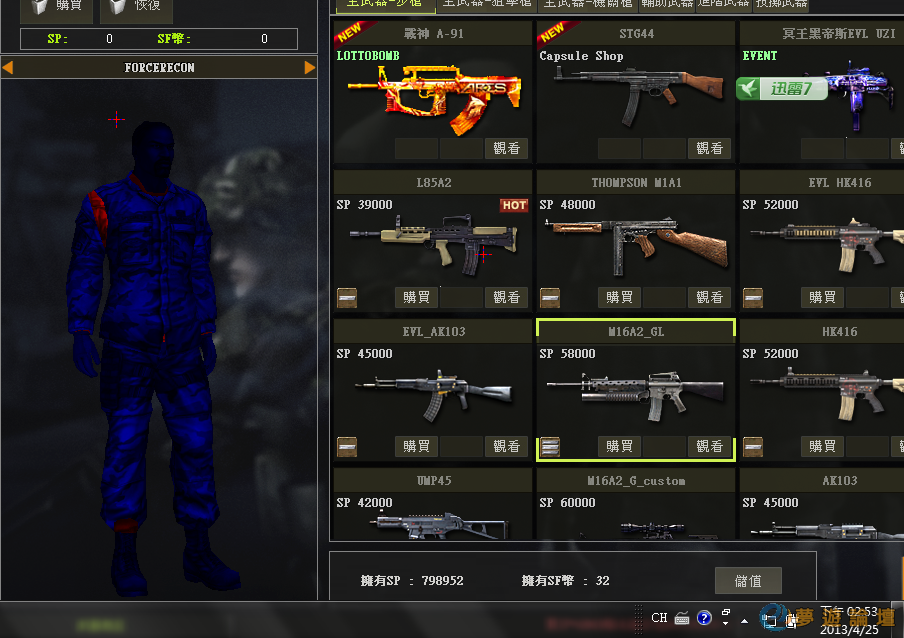The image size is (904, 638).
Task: Preview the STG44 with 觀看 button
Action: [709, 148]
